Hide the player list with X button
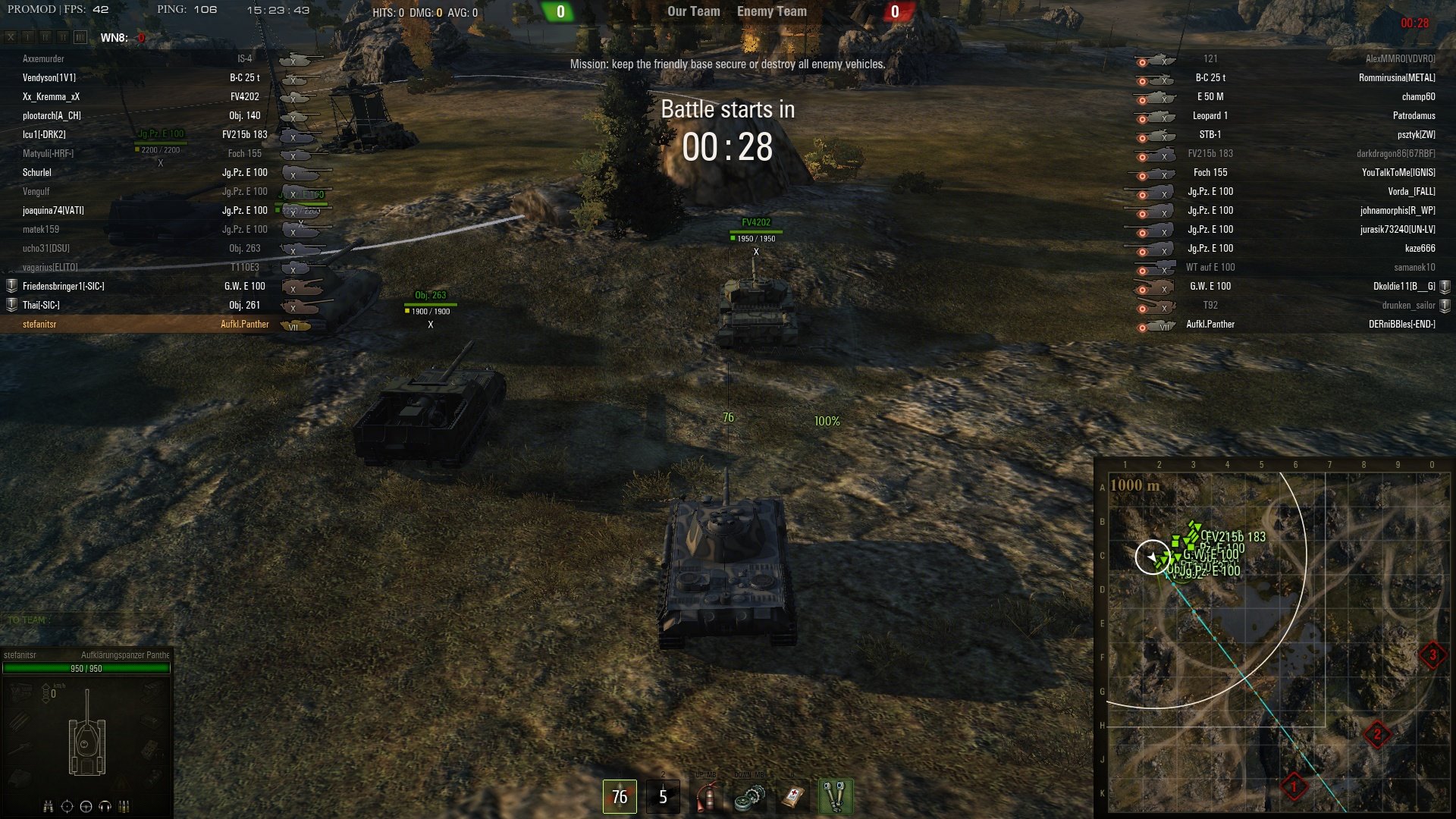Image resolution: width=1456 pixels, height=819 pixels. click(x=11, y=37)
